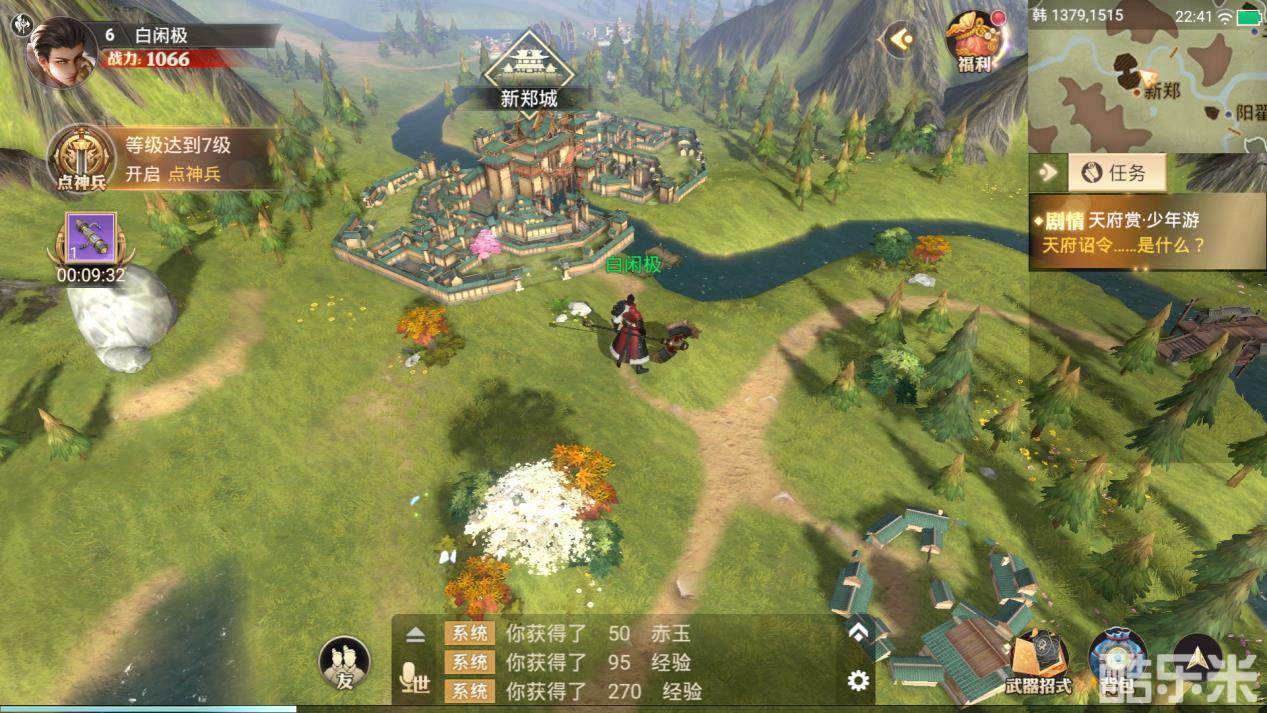Tap the eject-style triangle button in chat
The height and width of the screenshot is (713, 1267).
coord(415,635)
